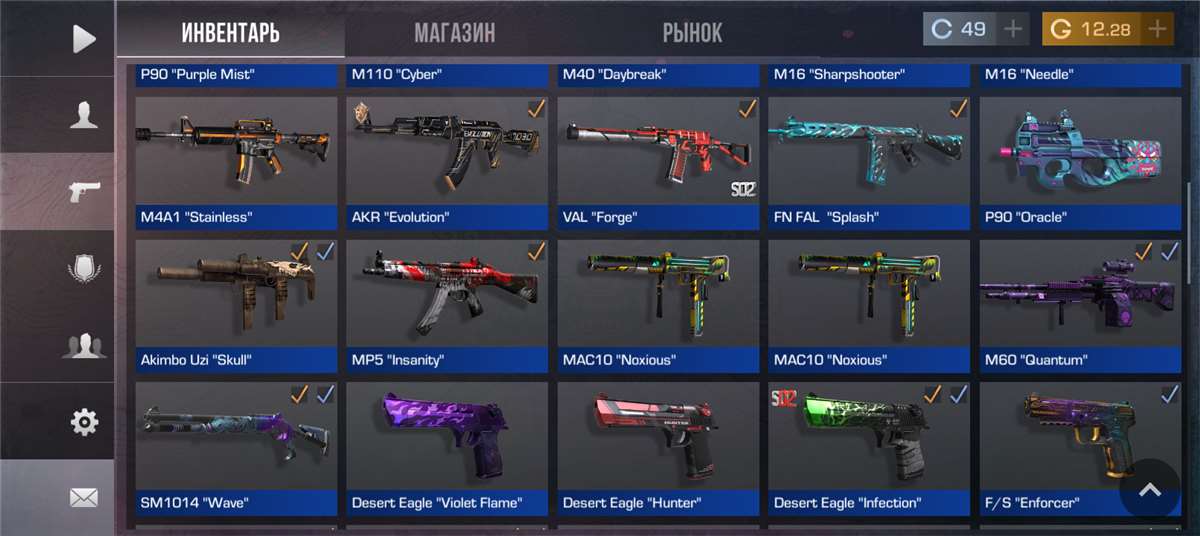Select the FN FAL "Splash" skin
This screenshot has height=536, width=1200.
pyautogui.click(x=869, y=162)
